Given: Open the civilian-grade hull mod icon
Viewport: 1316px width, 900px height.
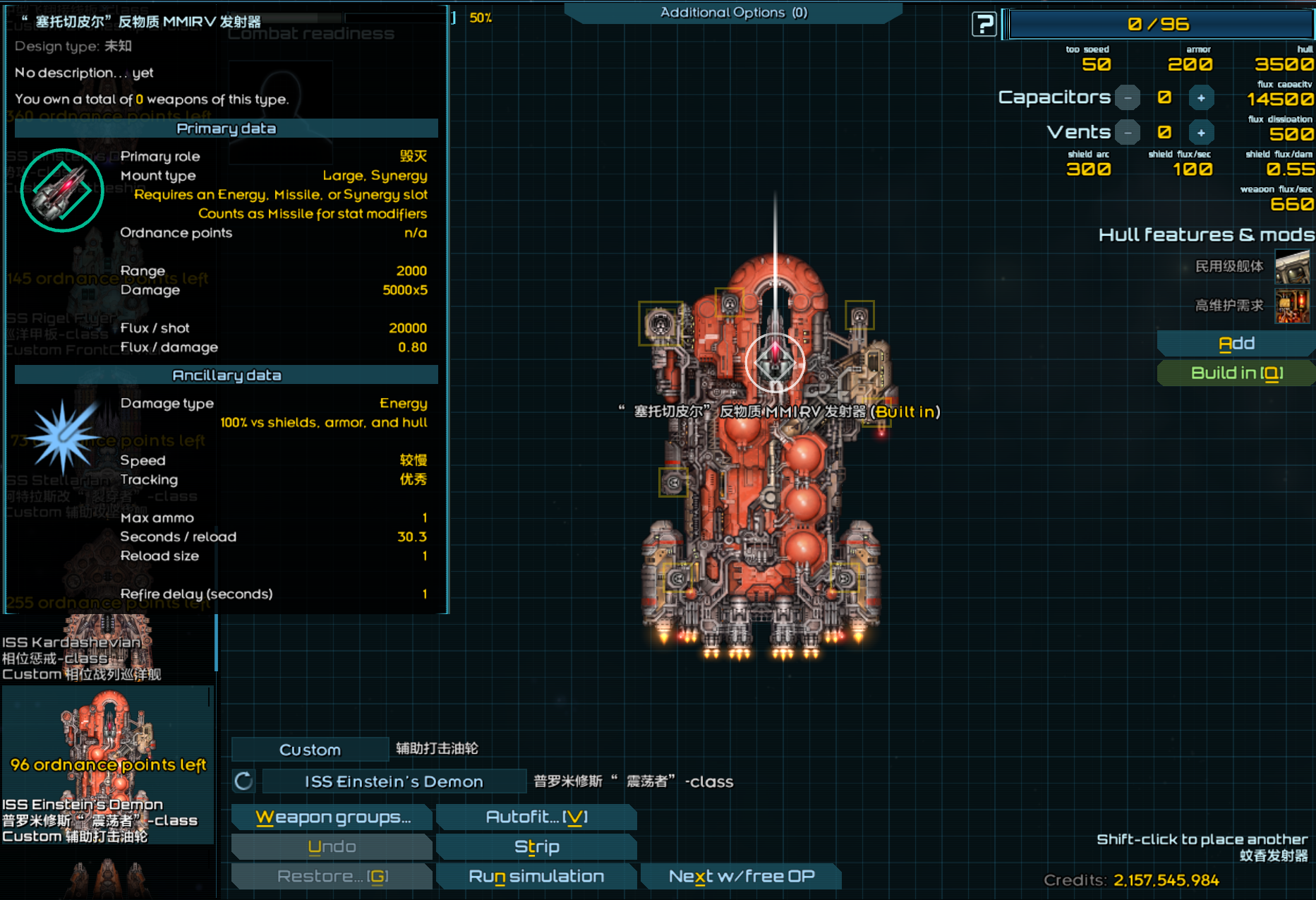Looking at the screenshot, I should pyautogui.click(x=1292, y=267).
